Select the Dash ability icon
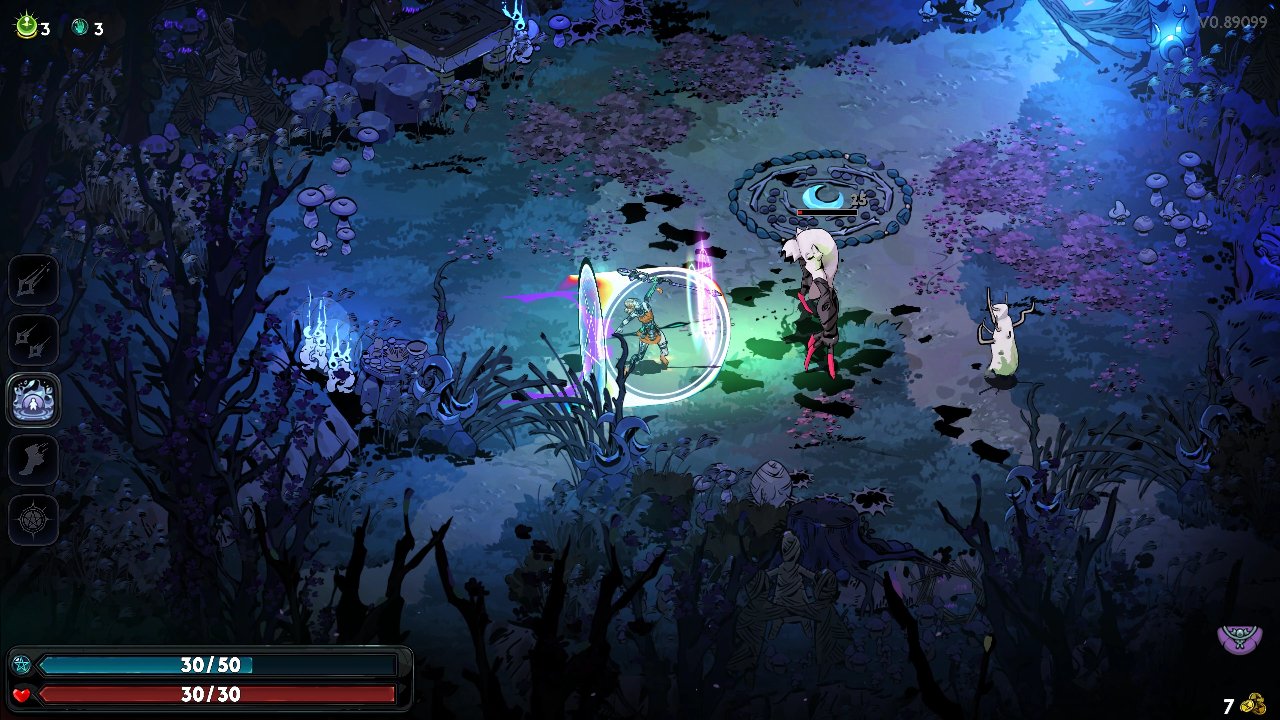 34,460
